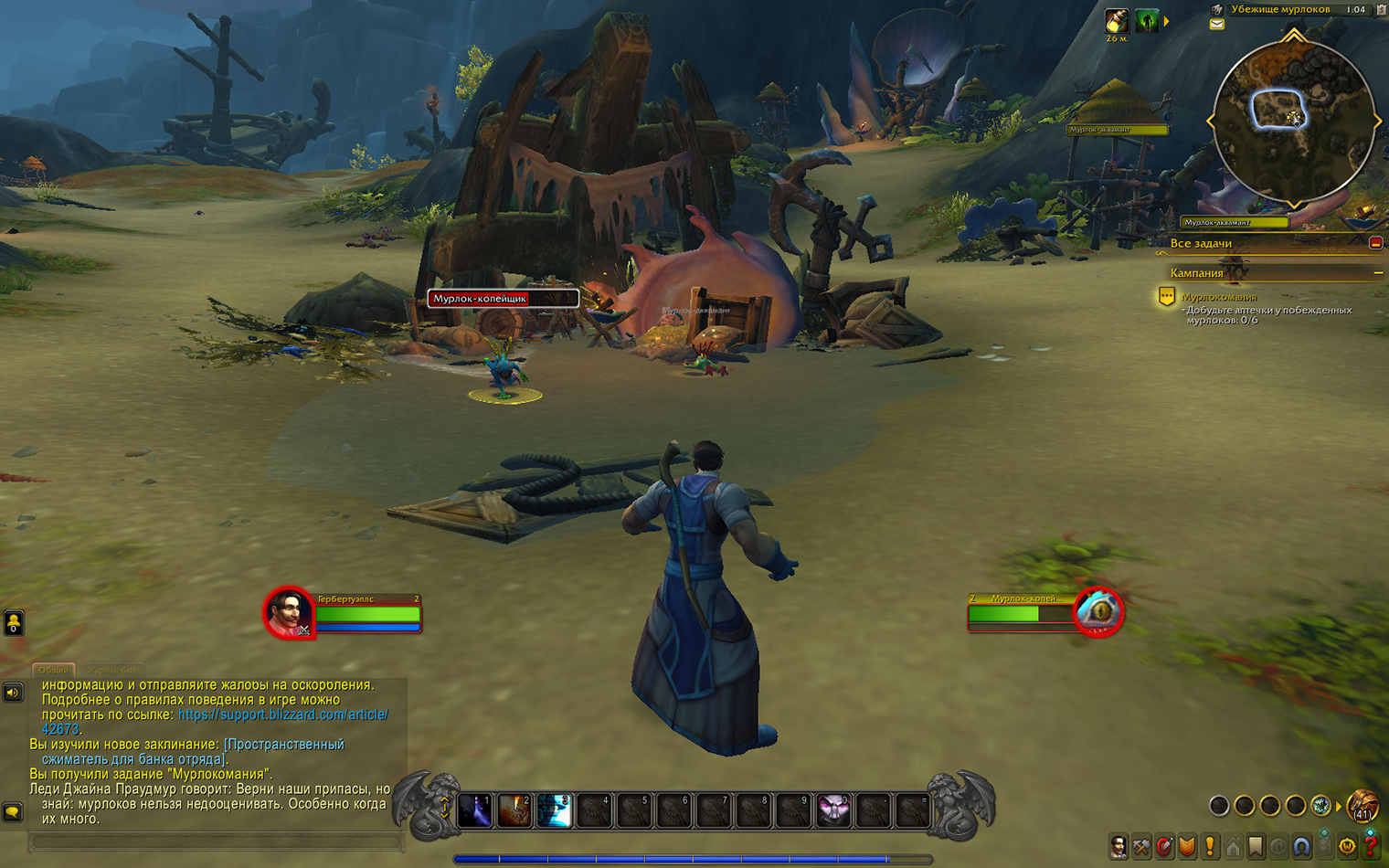The image size is (1389, 868).
Task: Open the red question mark help button
Action: tap(1370, 847)
